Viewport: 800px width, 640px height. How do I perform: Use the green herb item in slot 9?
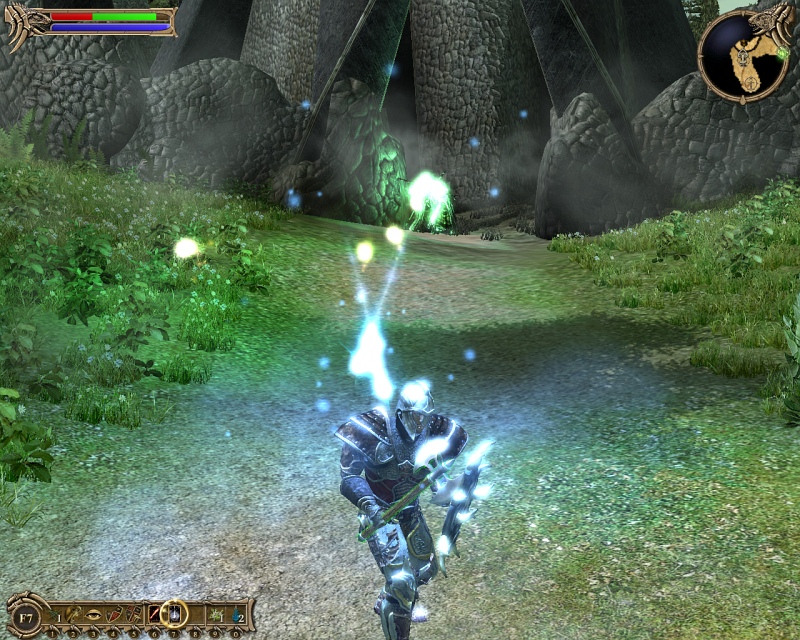tap(213, 612)
